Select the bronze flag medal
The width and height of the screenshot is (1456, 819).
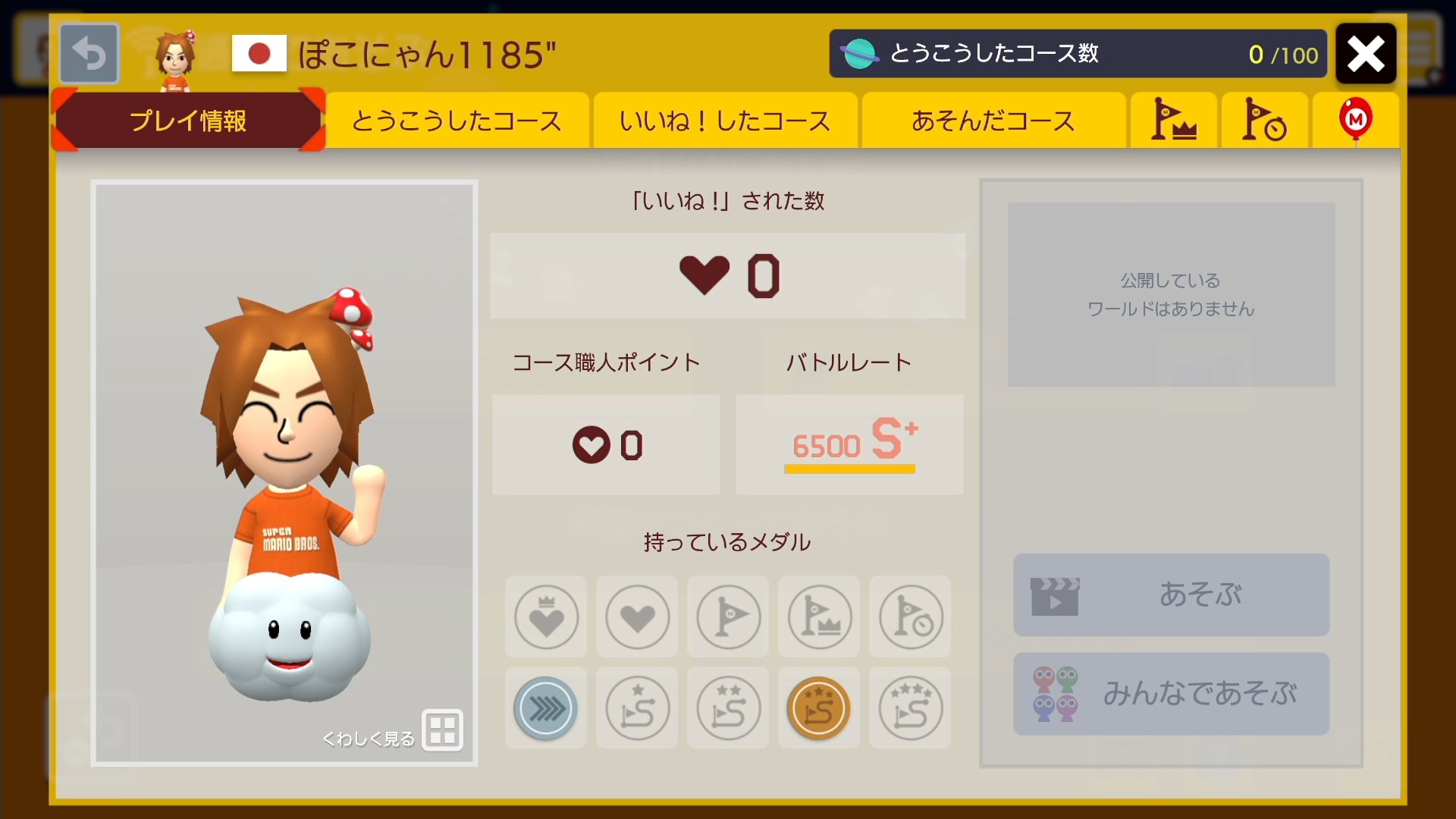pyautogui.click(x=818, y=708)
